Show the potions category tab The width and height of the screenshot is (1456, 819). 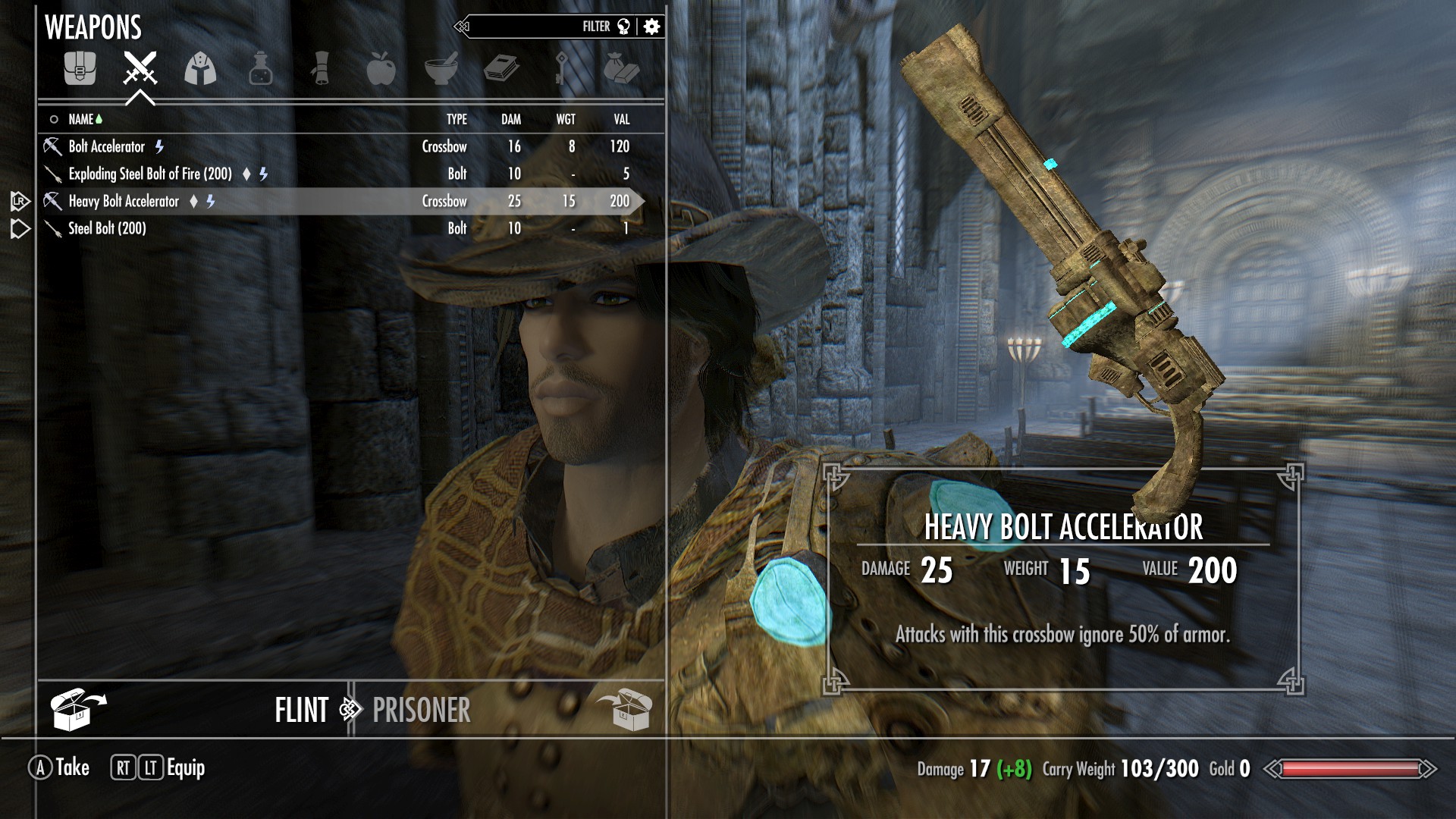pos(260,69)
